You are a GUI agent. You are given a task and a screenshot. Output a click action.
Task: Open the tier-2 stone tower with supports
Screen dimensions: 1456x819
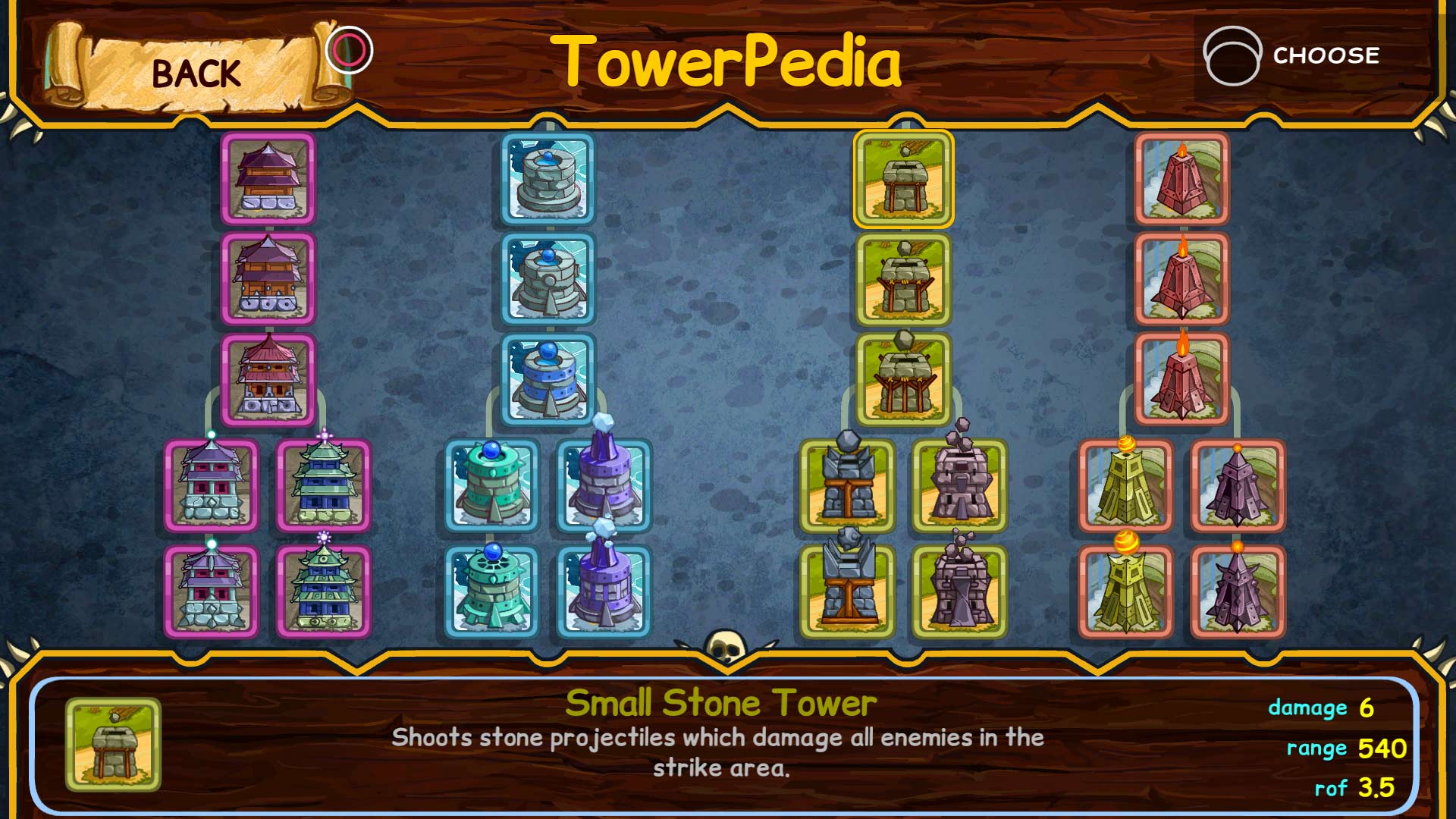point(902,281)
